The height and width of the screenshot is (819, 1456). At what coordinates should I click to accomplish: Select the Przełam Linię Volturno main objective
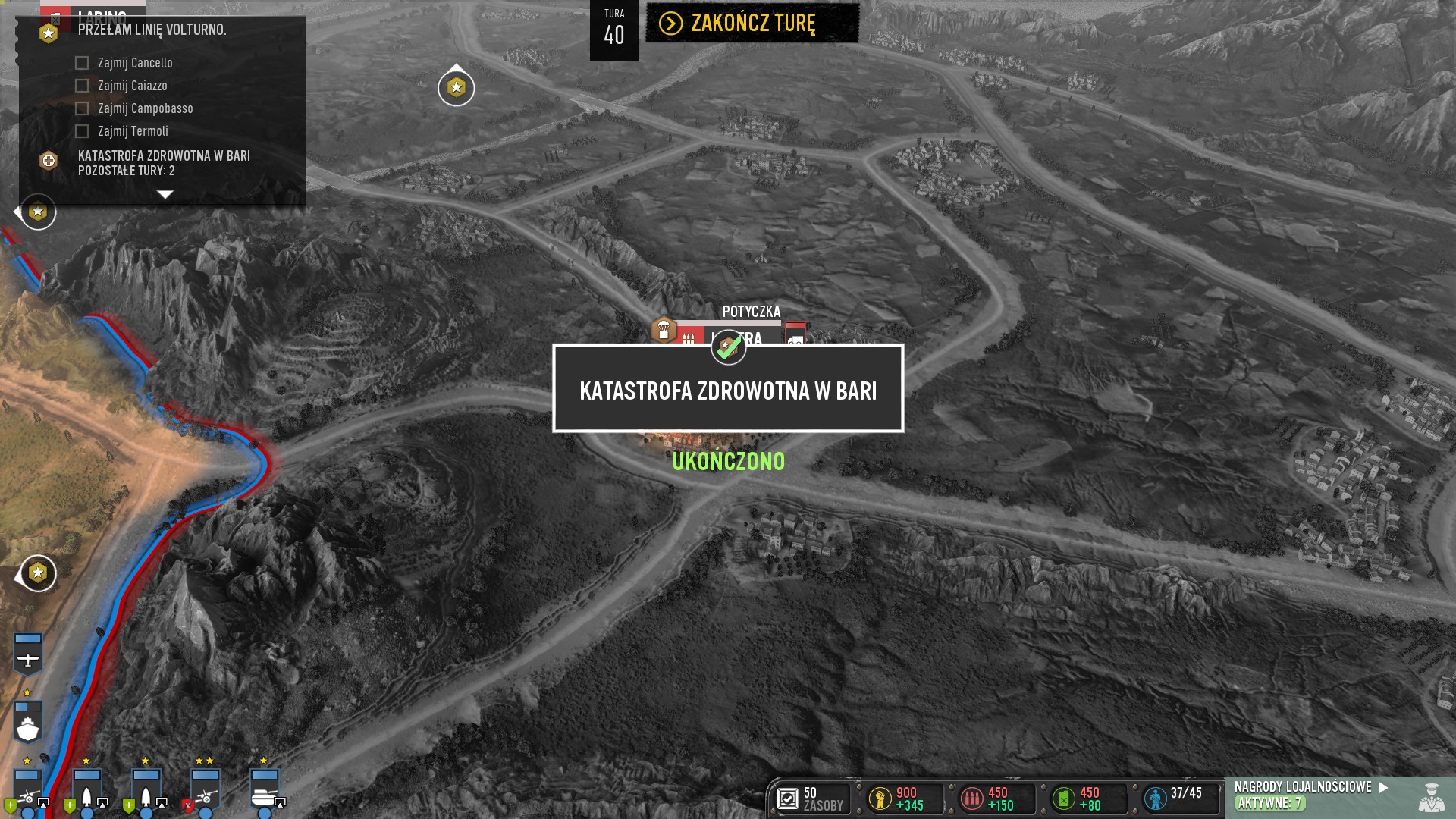pos(152,30)
